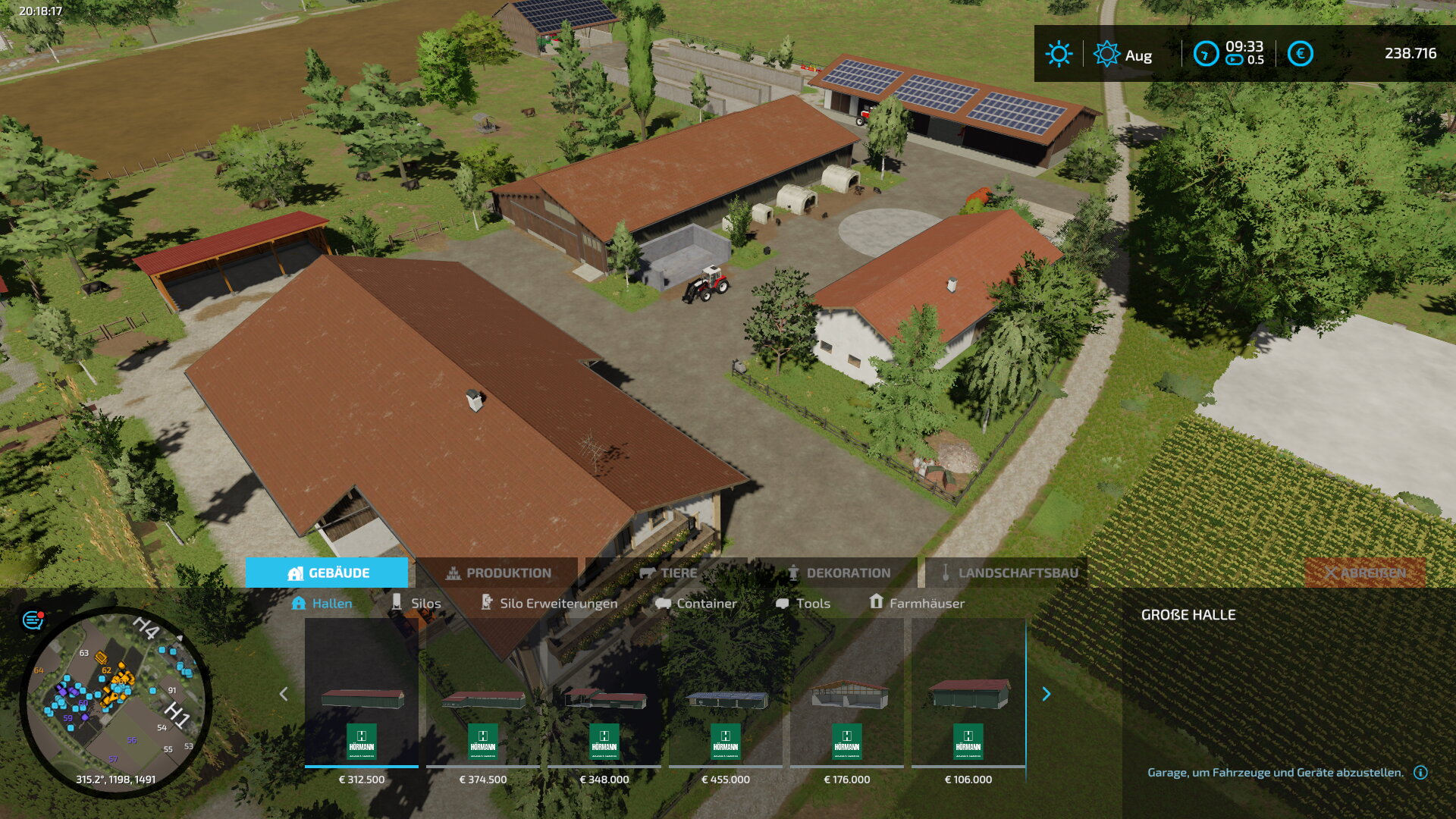Open the Produktion category tab
Image resolution: width=1456 pixels, height=819 pixels.
497,573
